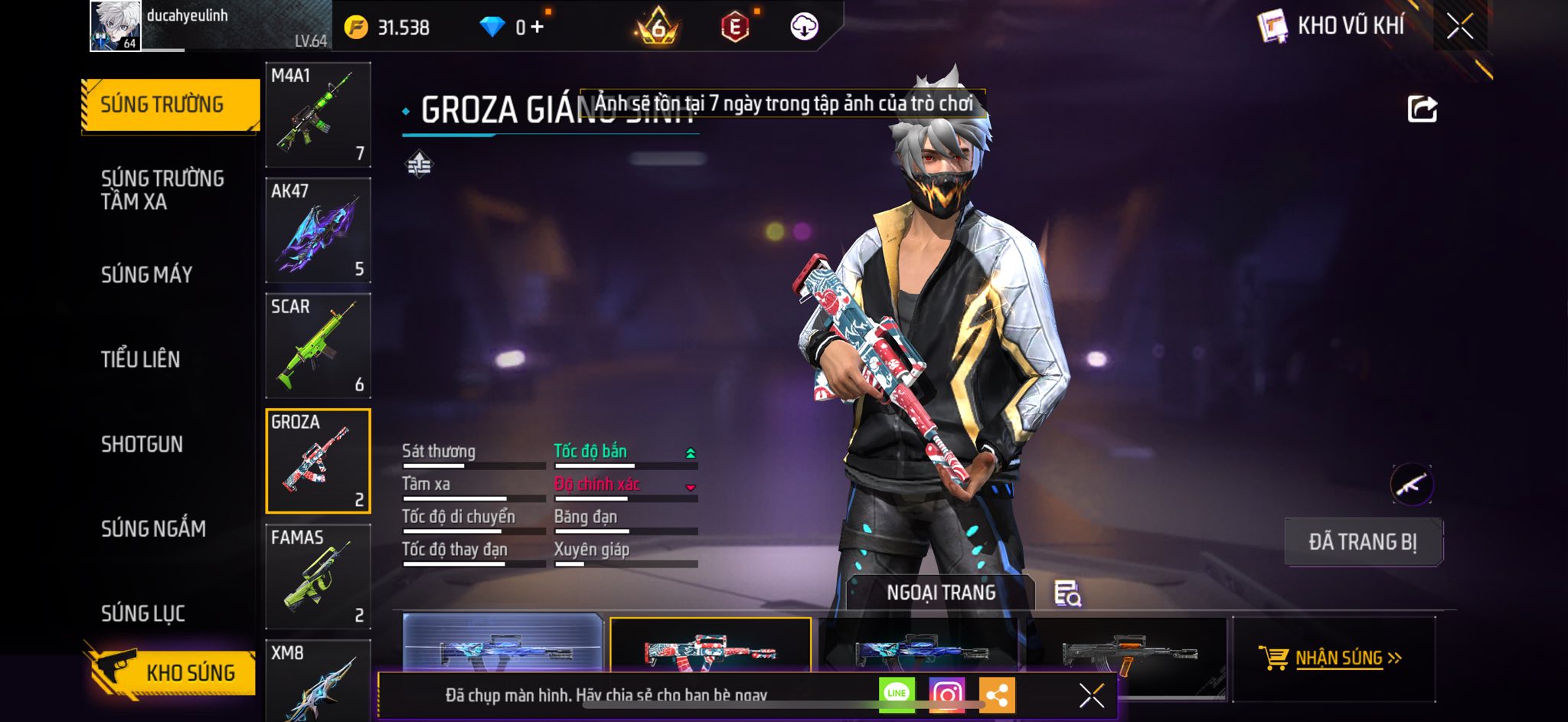Screen dimensions: 1568x722
Task: Select the M4A1 weapon tile
Action: pyautogui.click(x=318, y=115)
